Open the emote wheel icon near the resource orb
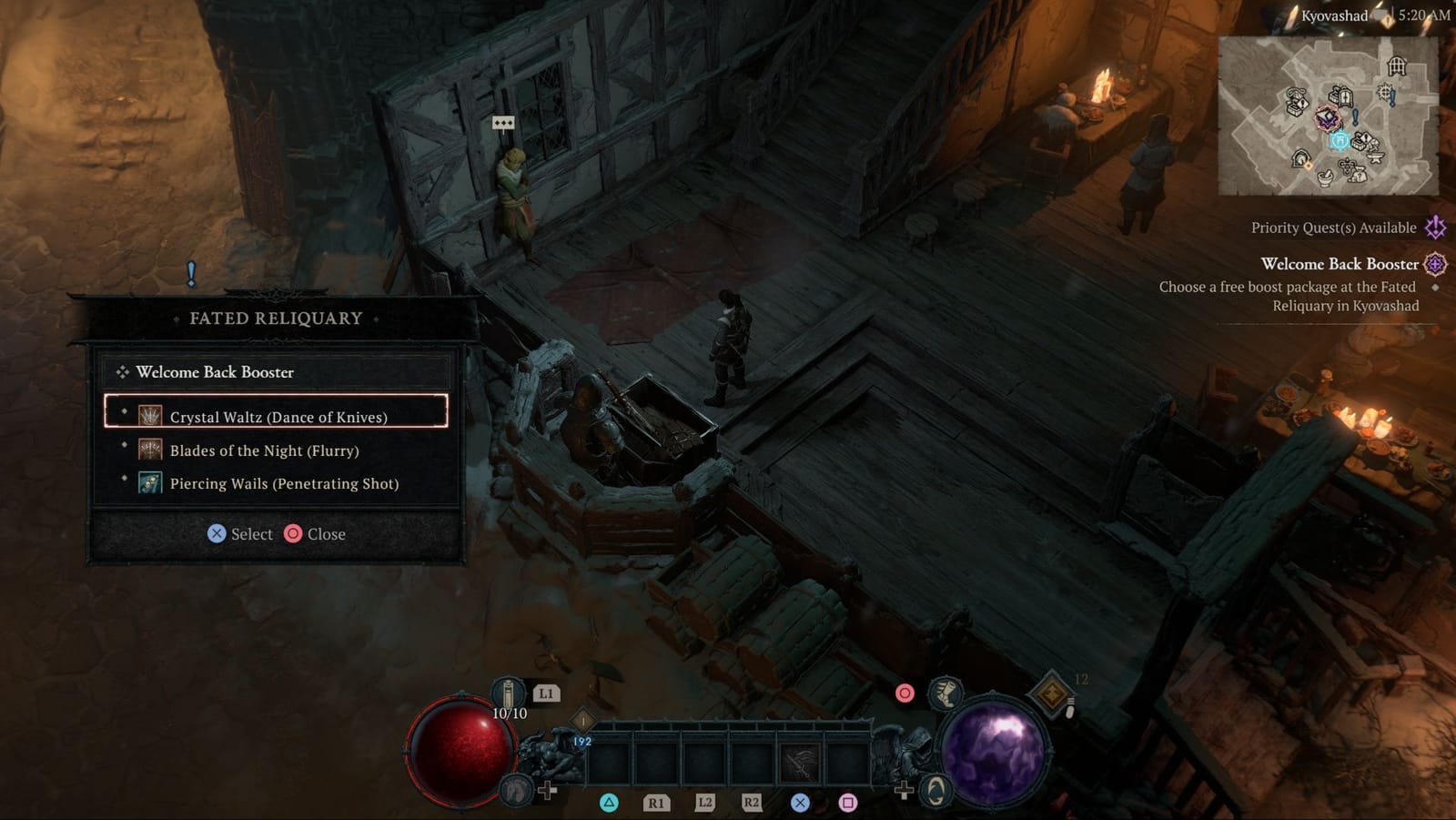The image size is (1456, 820). pos(935,792)
